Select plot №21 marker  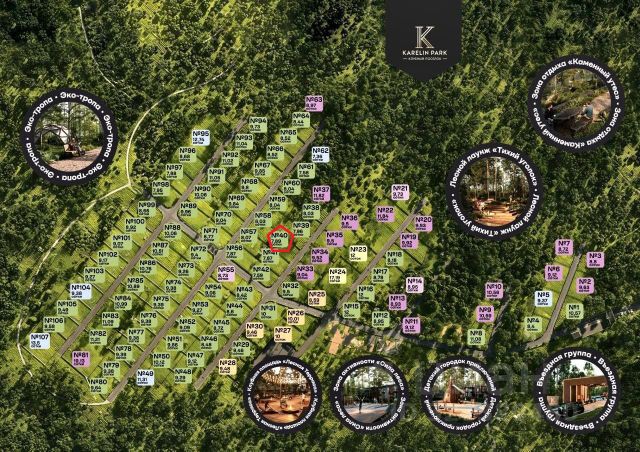coord(400,191)
